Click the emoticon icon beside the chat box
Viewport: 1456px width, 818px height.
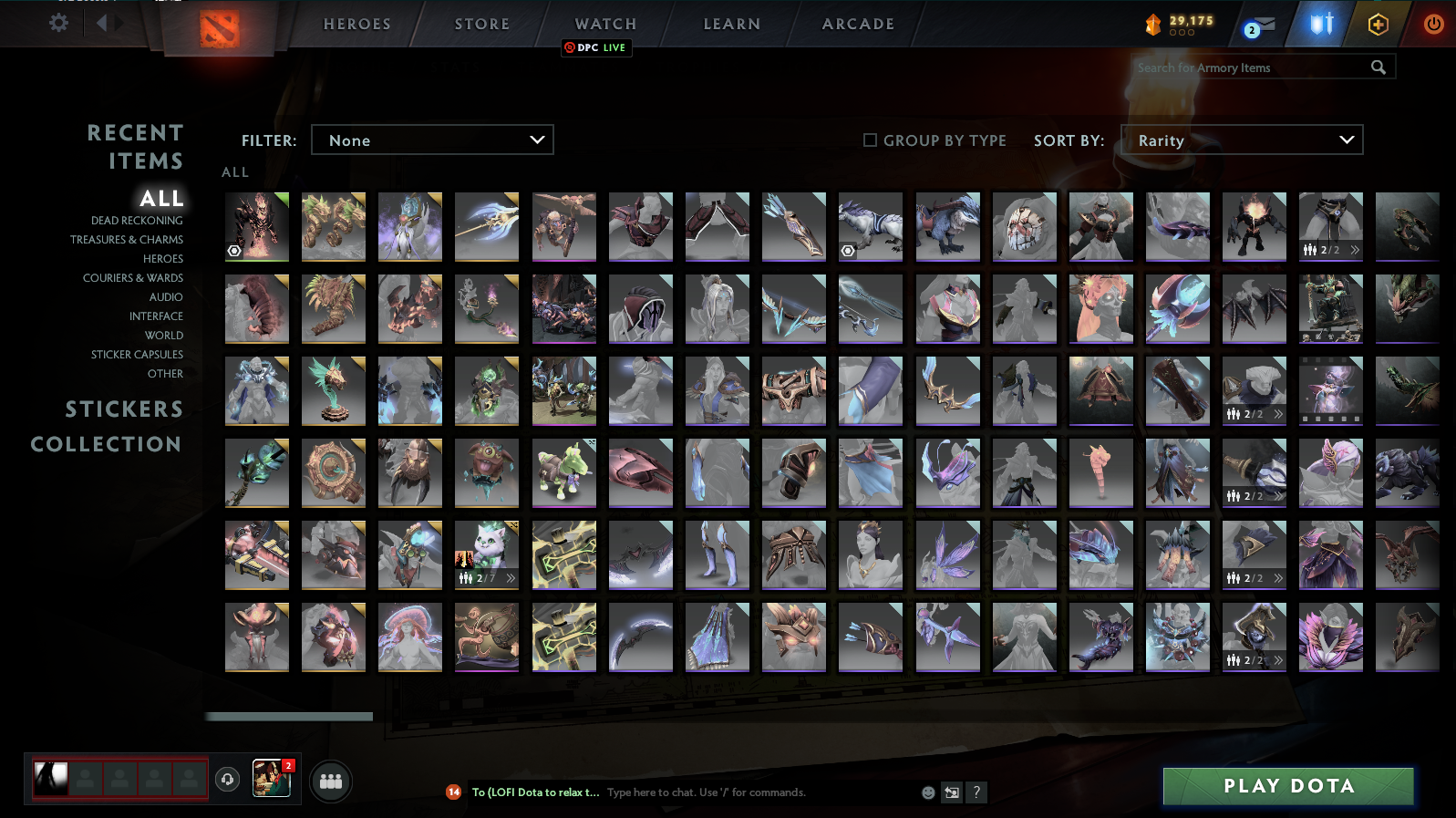(x=926, y=792)
